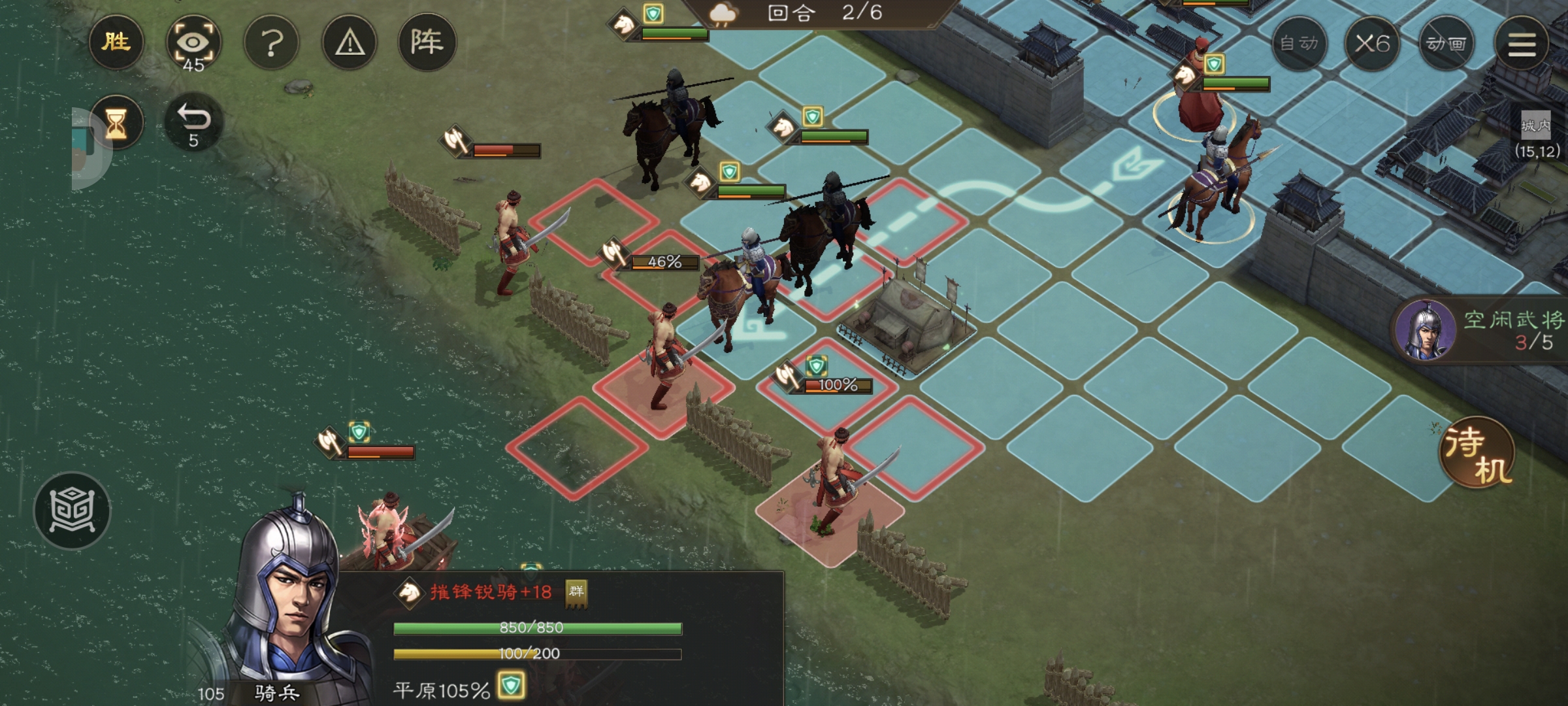Expand the side tab on the left edge

click(x=84, y=149)
